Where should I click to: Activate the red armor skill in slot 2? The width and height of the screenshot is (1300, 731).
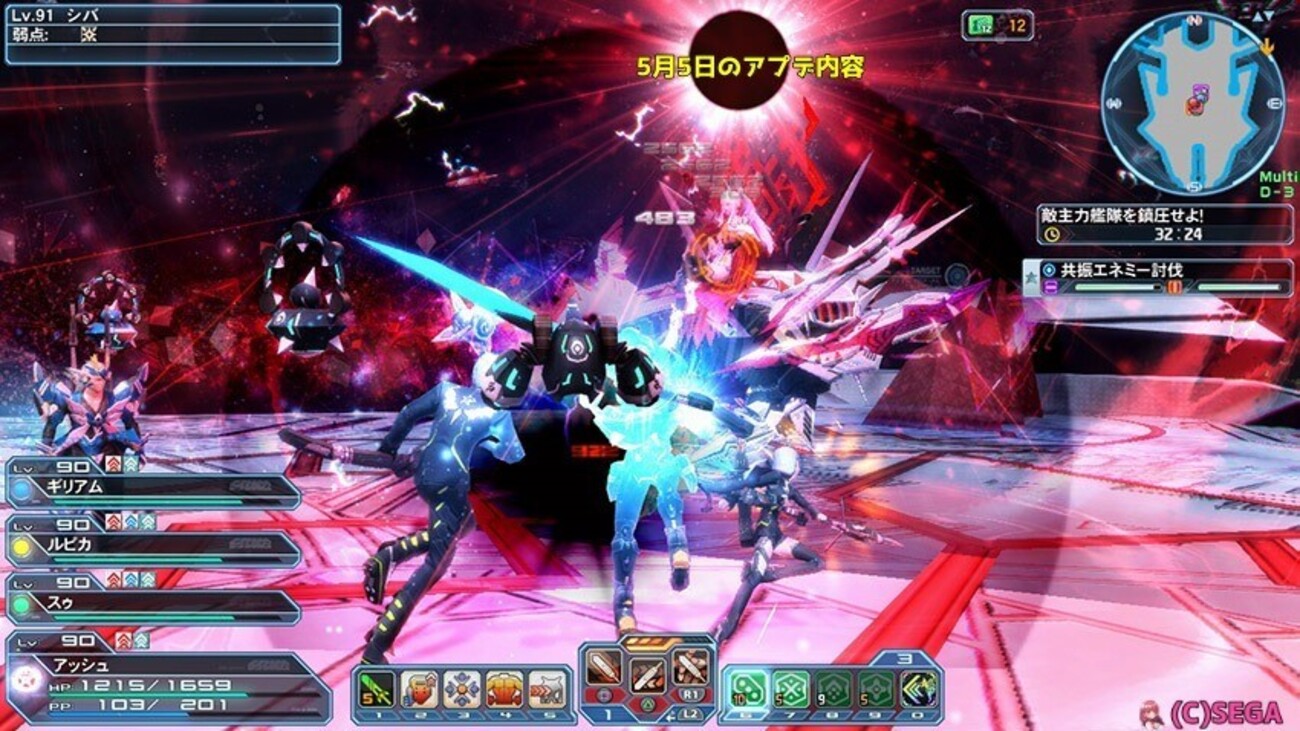pyautogui.click(x=419, y=689)
